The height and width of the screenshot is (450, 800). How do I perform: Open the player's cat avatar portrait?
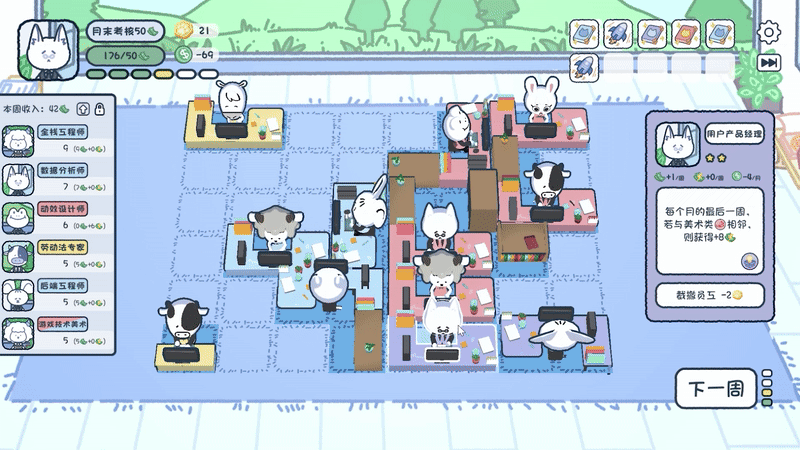pyautogui.click(x=47, y=49)
